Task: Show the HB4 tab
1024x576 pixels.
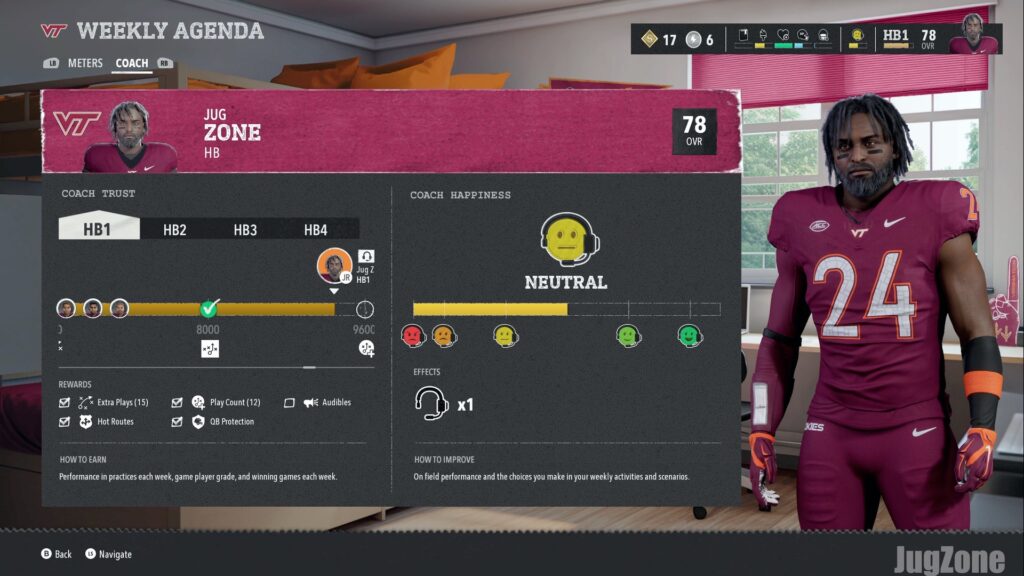Action: coord(316,229)
